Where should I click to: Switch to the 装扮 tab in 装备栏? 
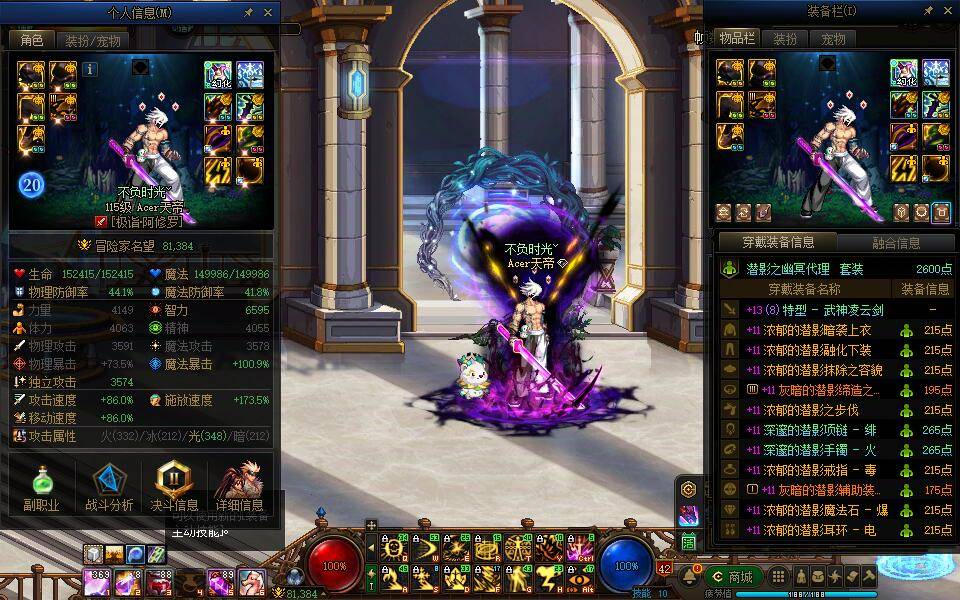click(x=785, y=39)
